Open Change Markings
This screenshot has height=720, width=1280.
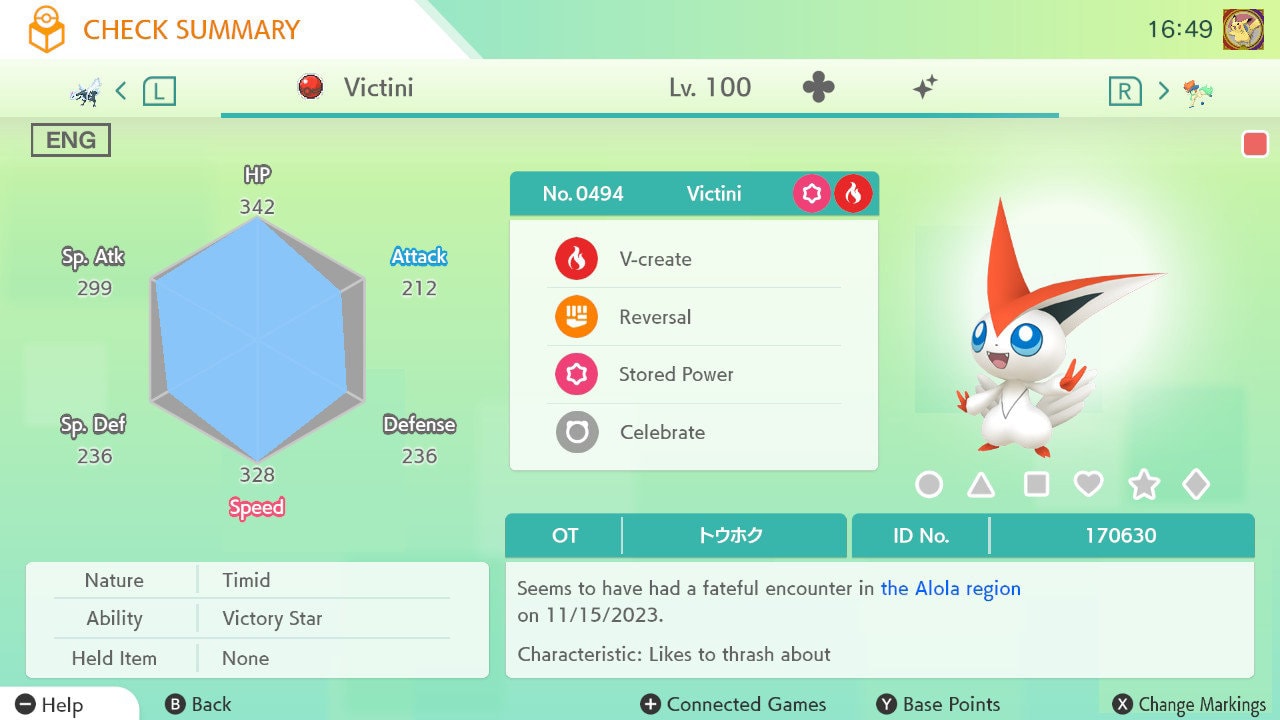coord(1190,704)
